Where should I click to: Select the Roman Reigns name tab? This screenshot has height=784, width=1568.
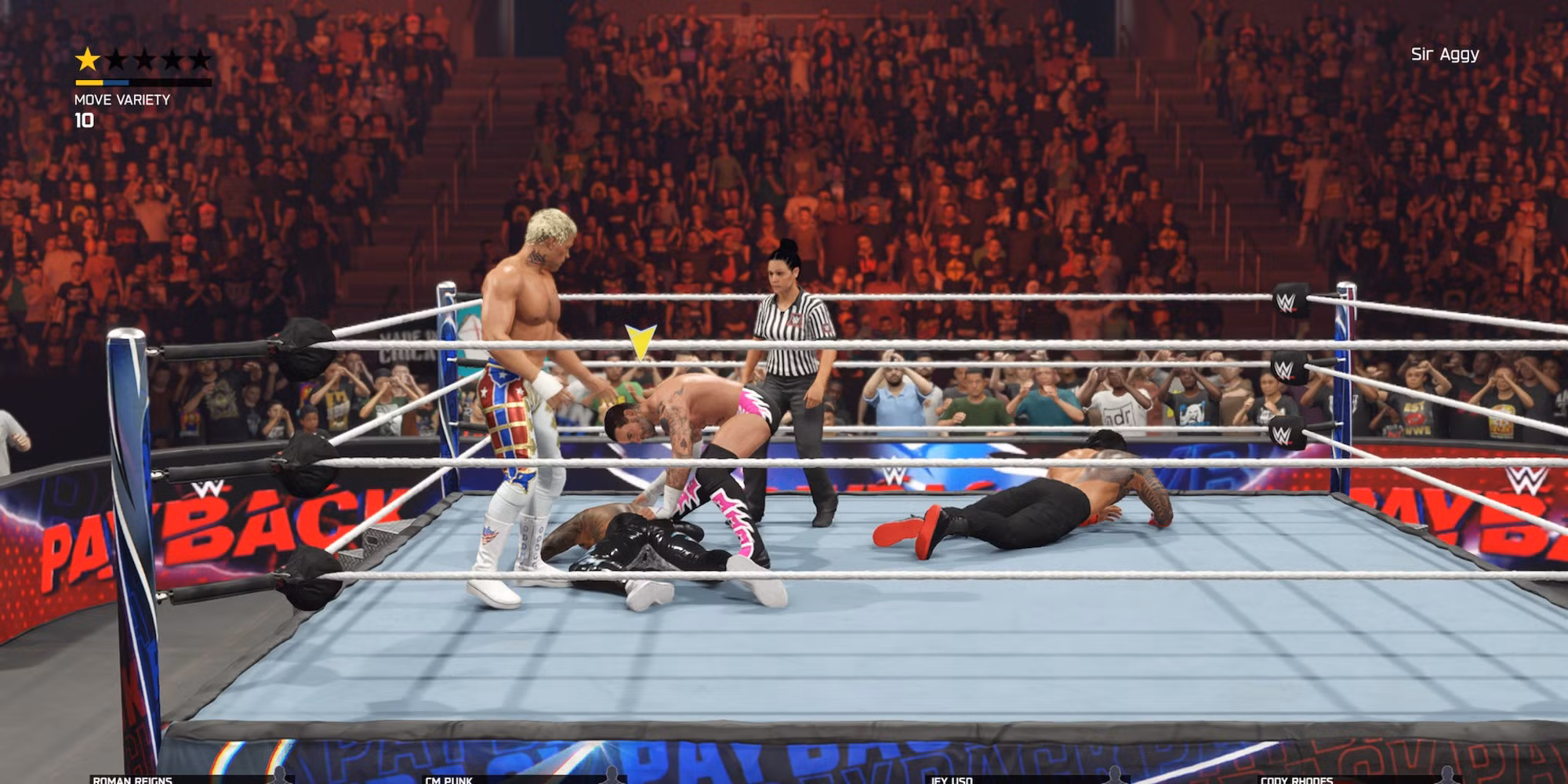[x=132, y=781]
